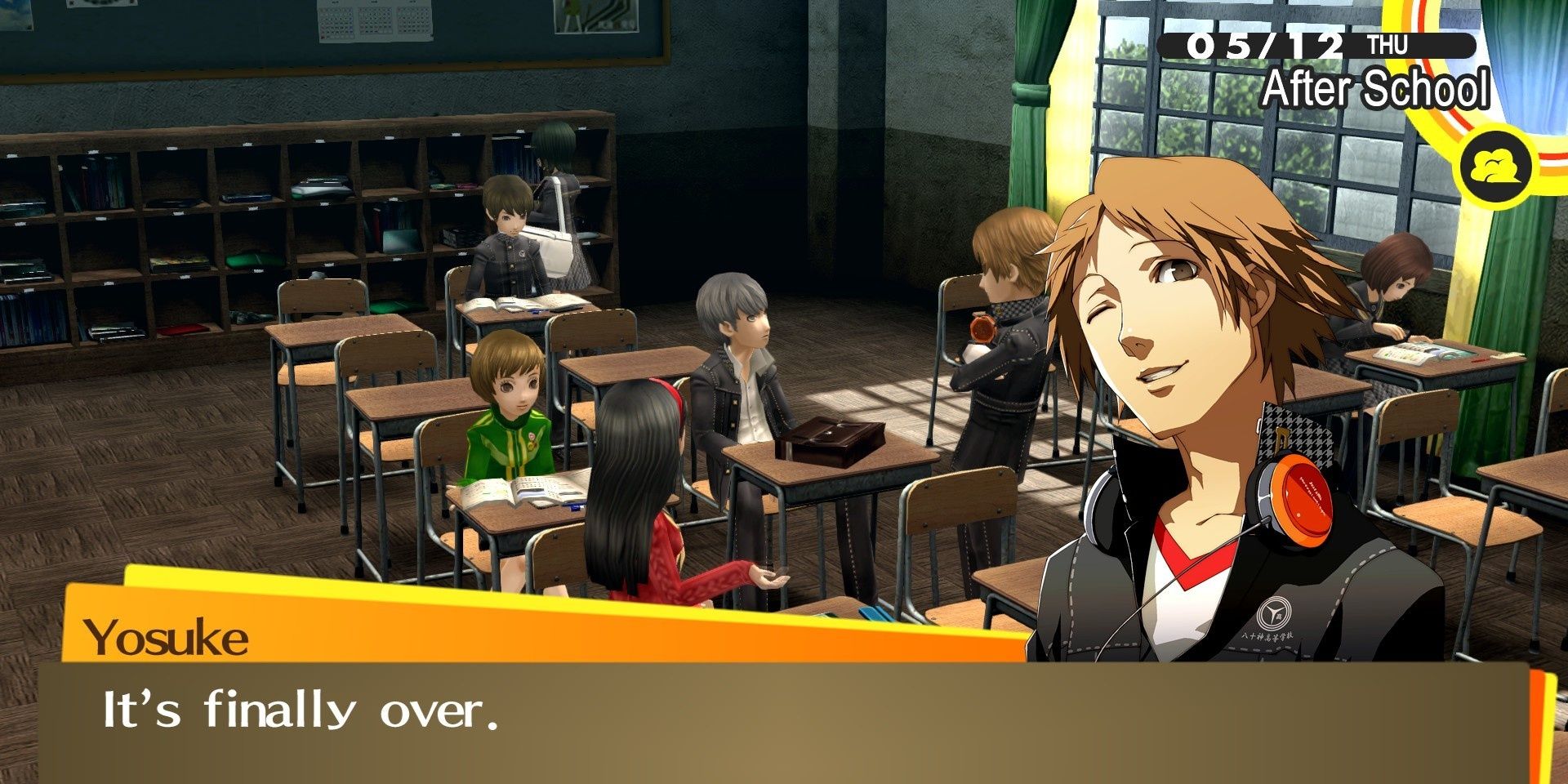Click Yukiko in the red cardigan
Viewport: 1568px width, 784px height.
click(653, 506)
